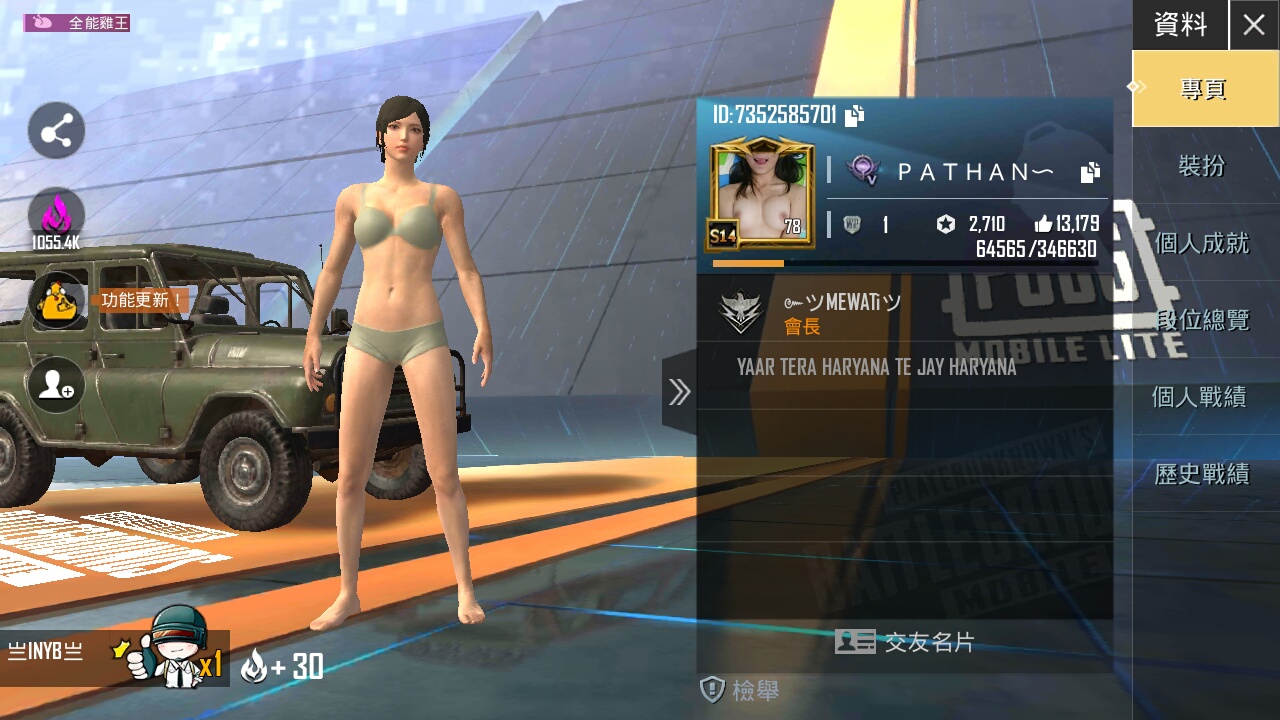Copy the PATHAN player name
Image resolution: width=1280 pixels, height=720 pixels.
pos(1090,173)
